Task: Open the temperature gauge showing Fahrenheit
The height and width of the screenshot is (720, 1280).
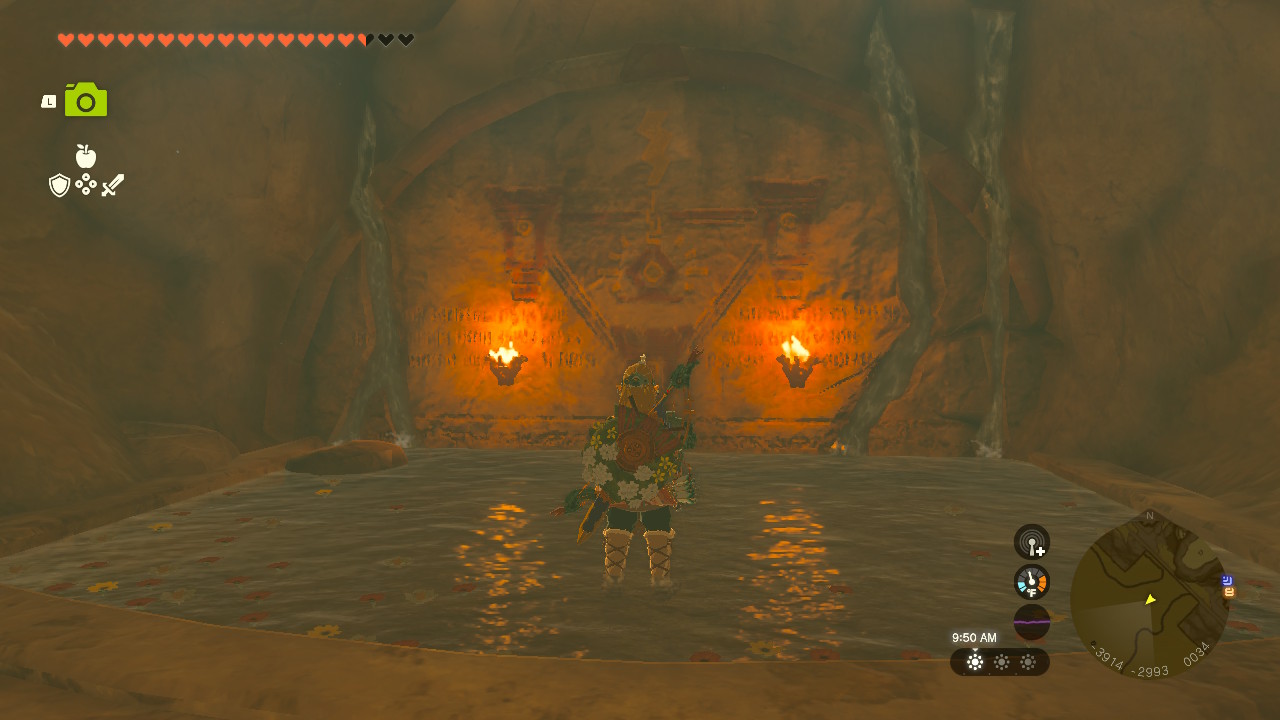Action: (1030, 581)
